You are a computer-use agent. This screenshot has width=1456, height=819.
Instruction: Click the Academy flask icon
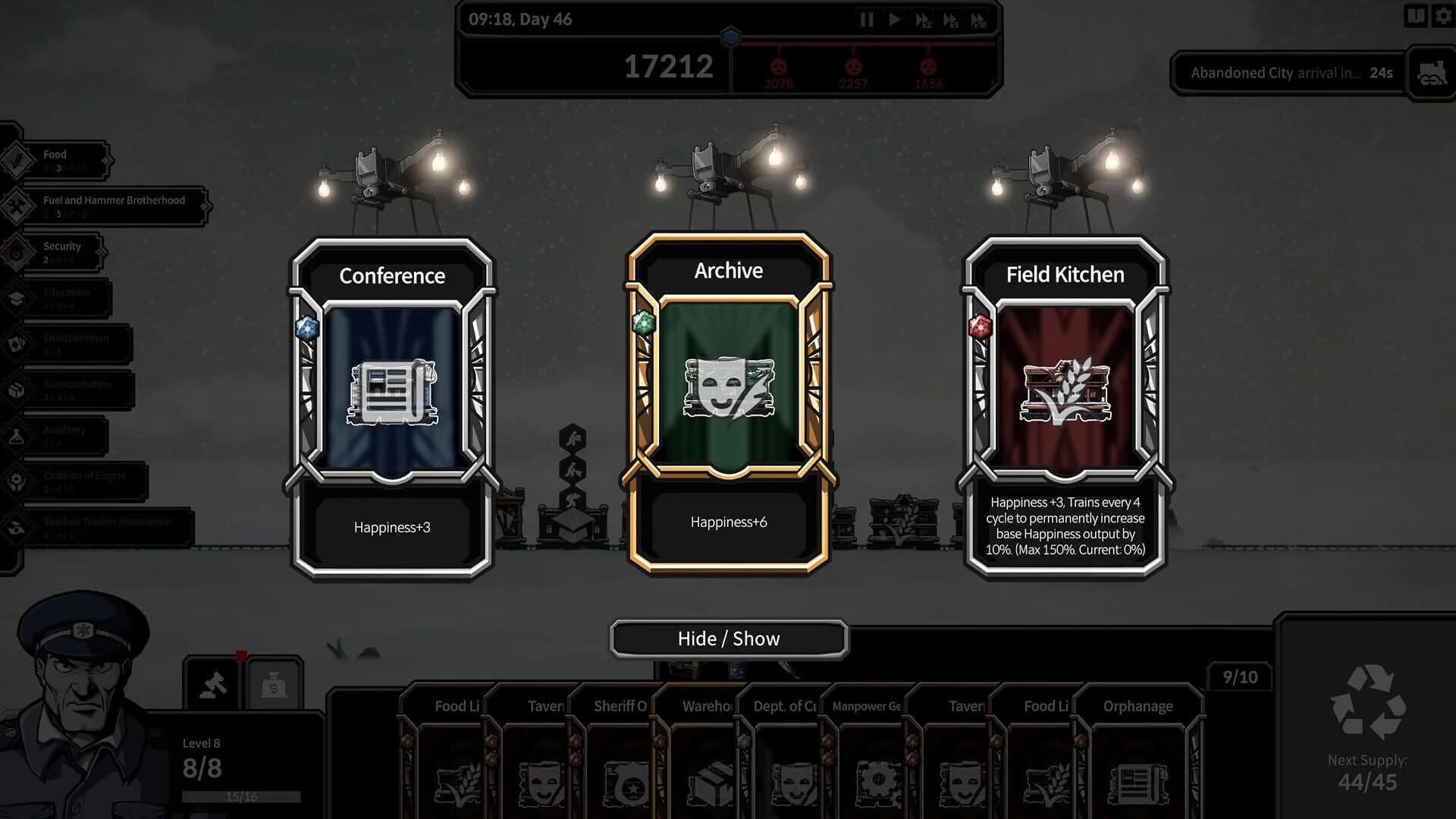tap(15, 435)
